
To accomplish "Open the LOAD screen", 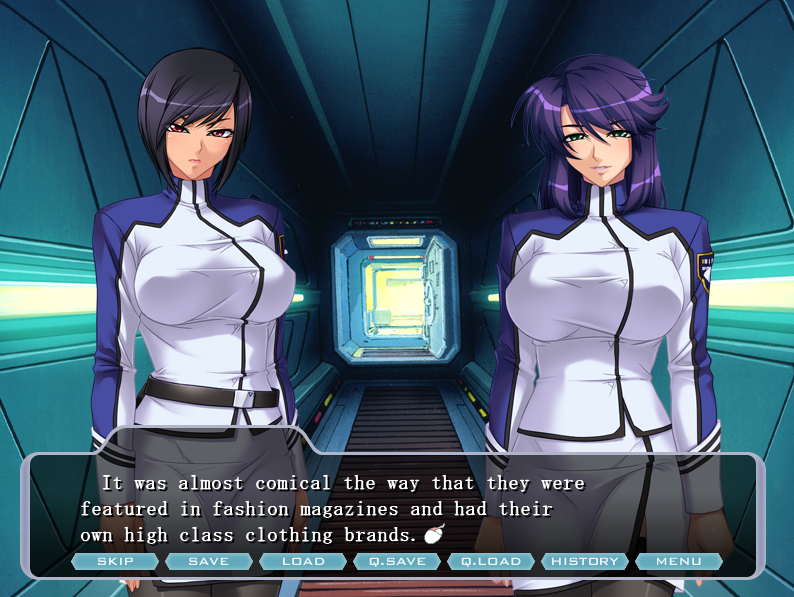I will pyautogui.click(x=303, y=561).
